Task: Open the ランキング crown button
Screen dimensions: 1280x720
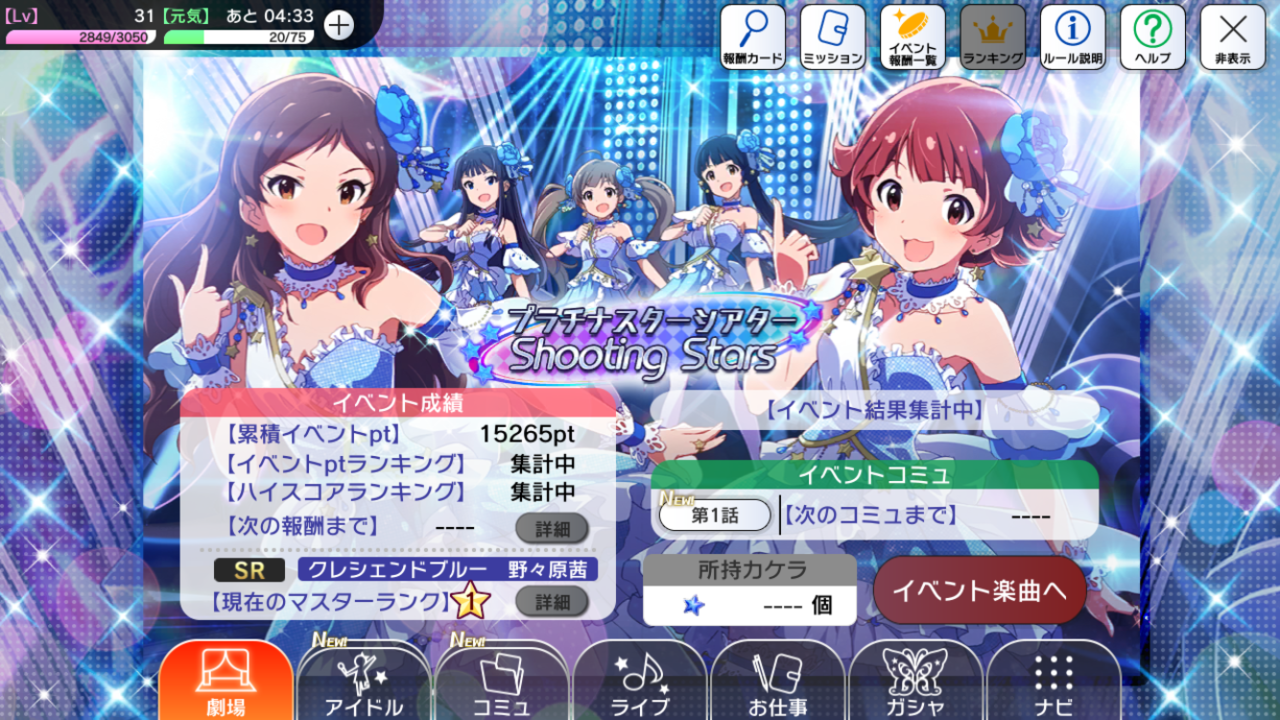Action: (993, 37)
